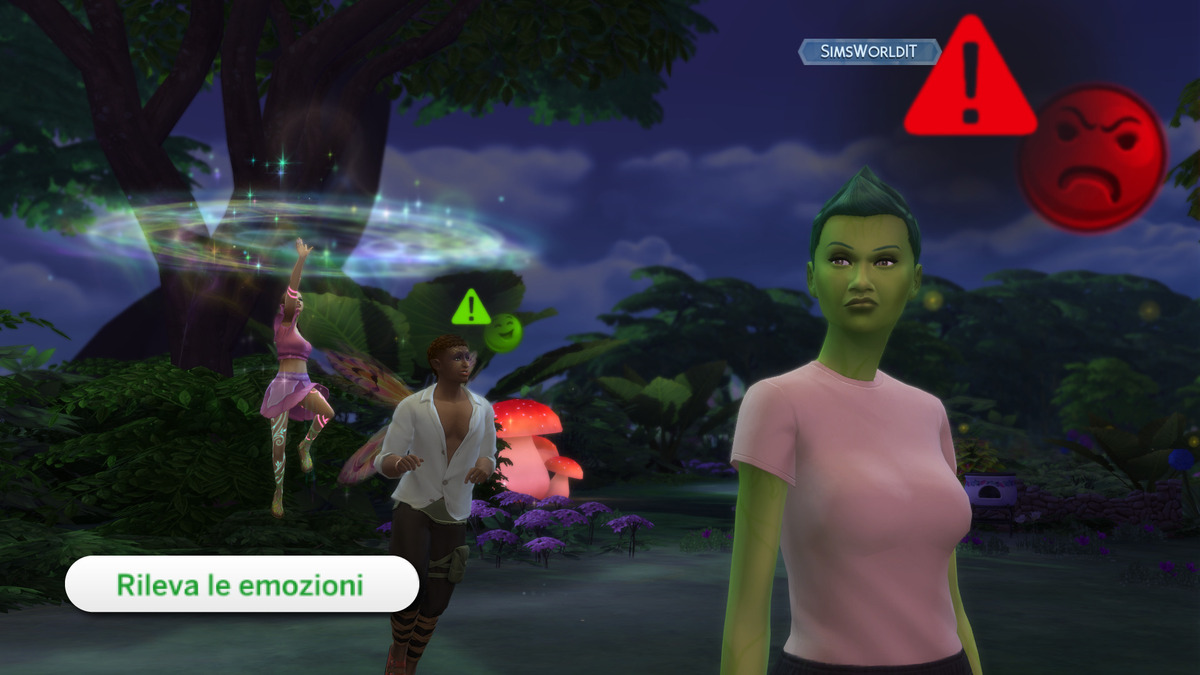Select the 'Rileva le emozioni' button
Image resolution: width=1200 pixels, height=675 pixels.
[x=241, y=584]
